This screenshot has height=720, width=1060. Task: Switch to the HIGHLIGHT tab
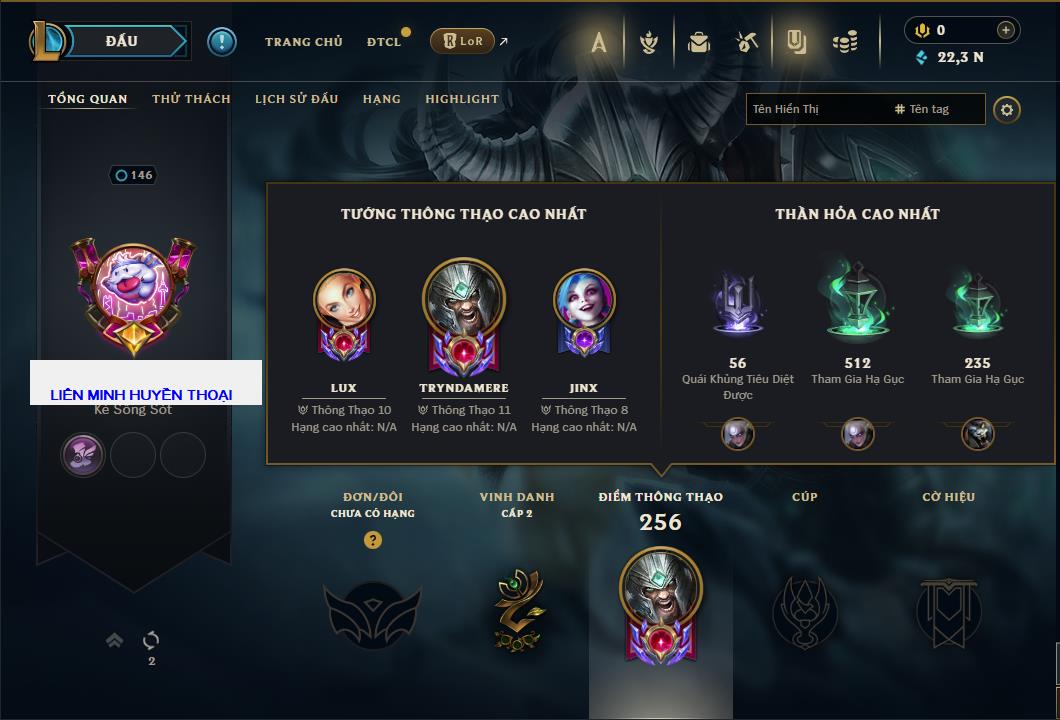coord(462,99)
